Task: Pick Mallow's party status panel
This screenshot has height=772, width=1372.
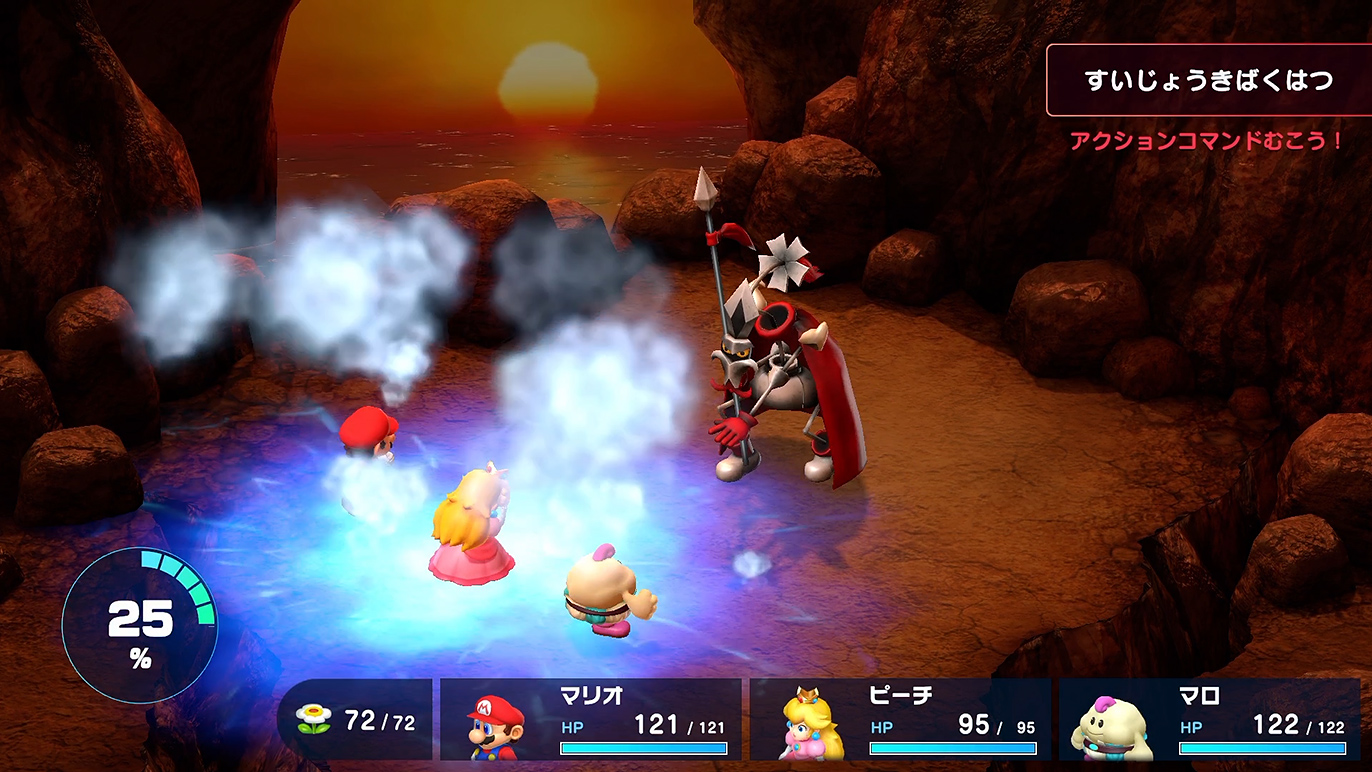Action: tap(1210, 720)
